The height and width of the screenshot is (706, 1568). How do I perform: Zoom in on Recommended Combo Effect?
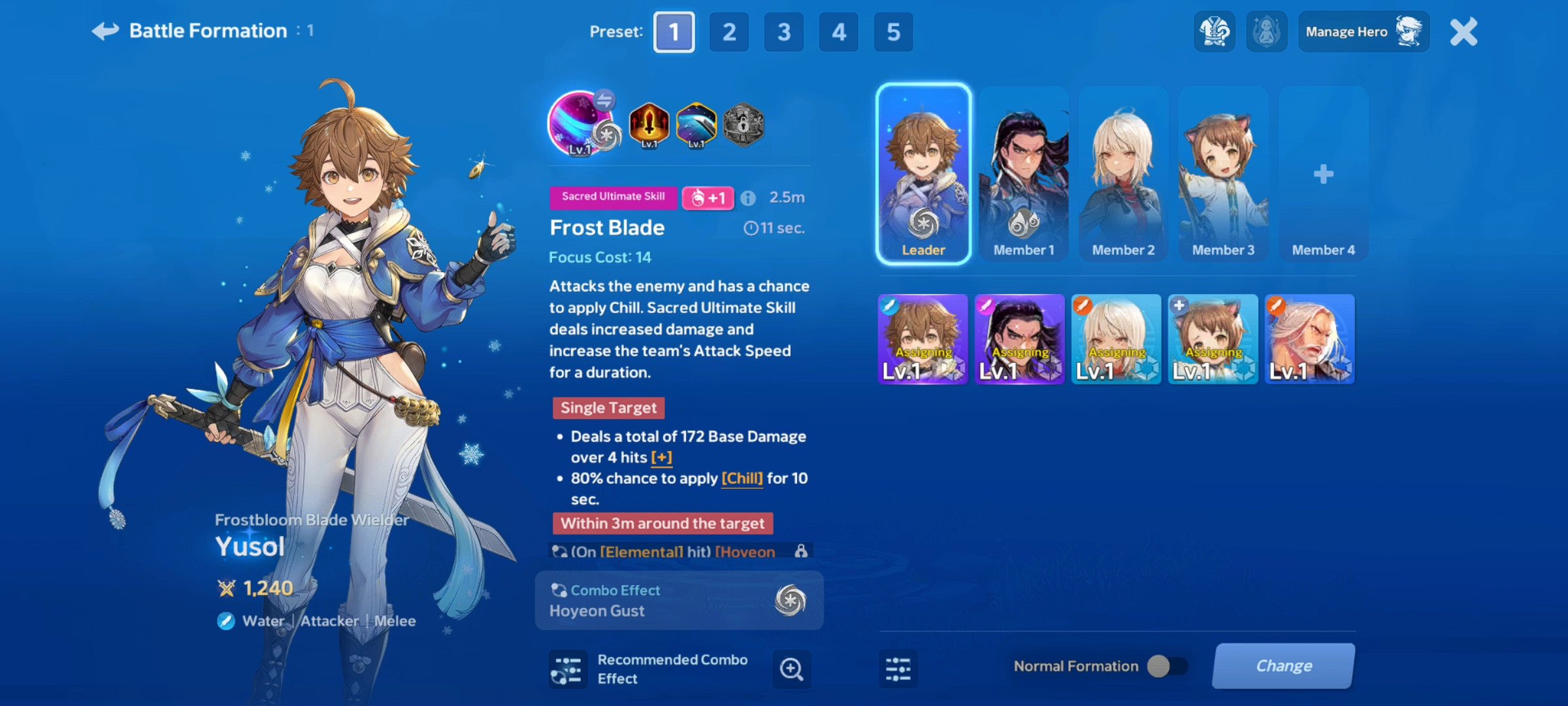coord(791,669)
